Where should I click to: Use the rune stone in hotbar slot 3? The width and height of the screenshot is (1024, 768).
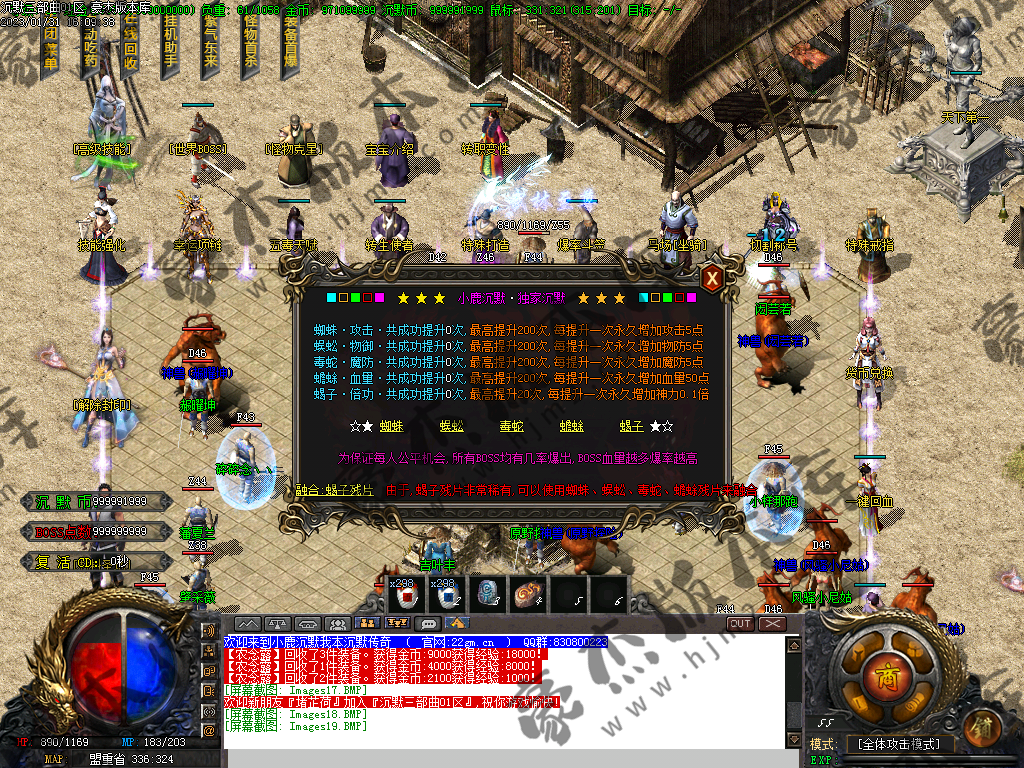tap(487, 594)
